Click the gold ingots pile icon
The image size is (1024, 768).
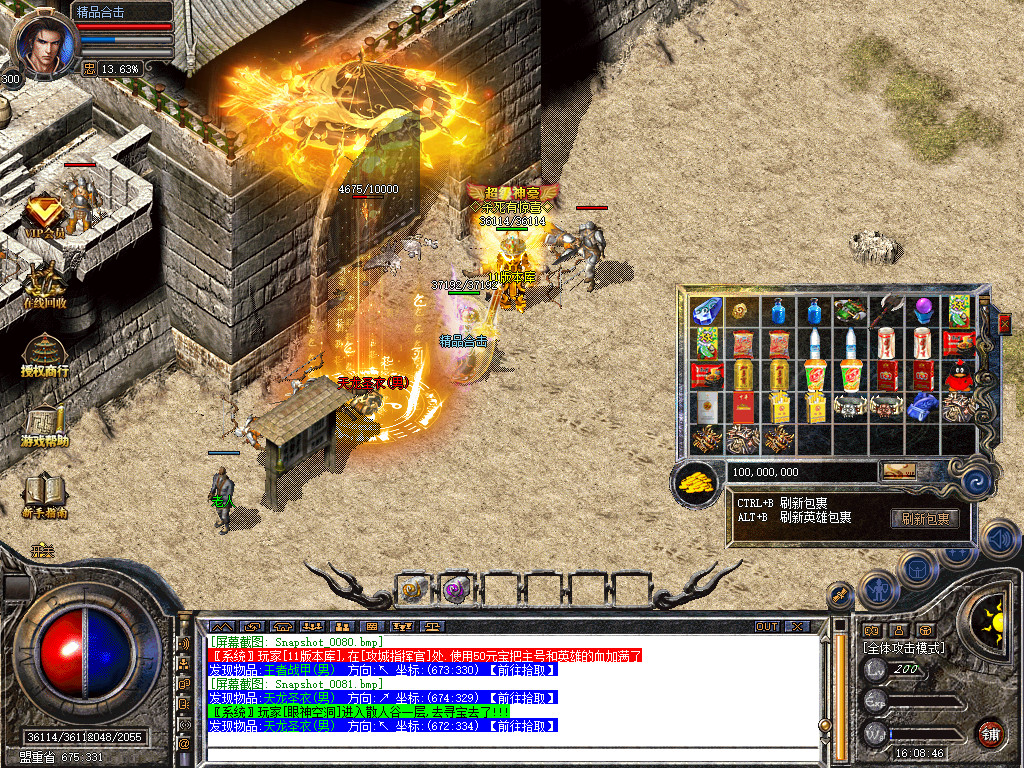point(697,482)
